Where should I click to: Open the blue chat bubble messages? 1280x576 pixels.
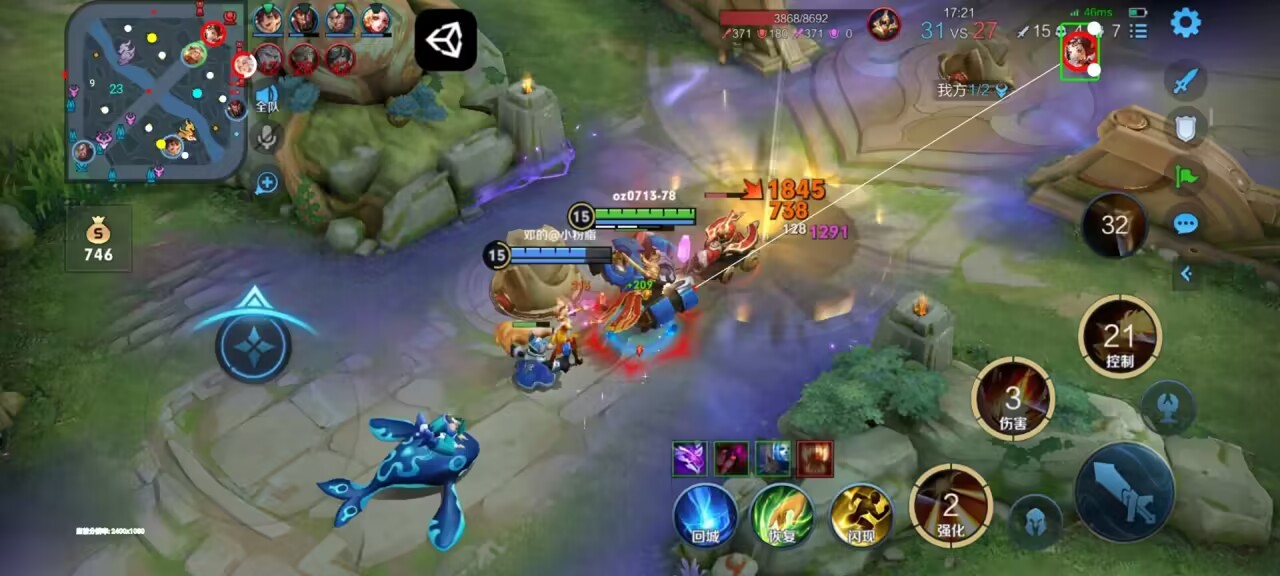[x=1186, y=222]
